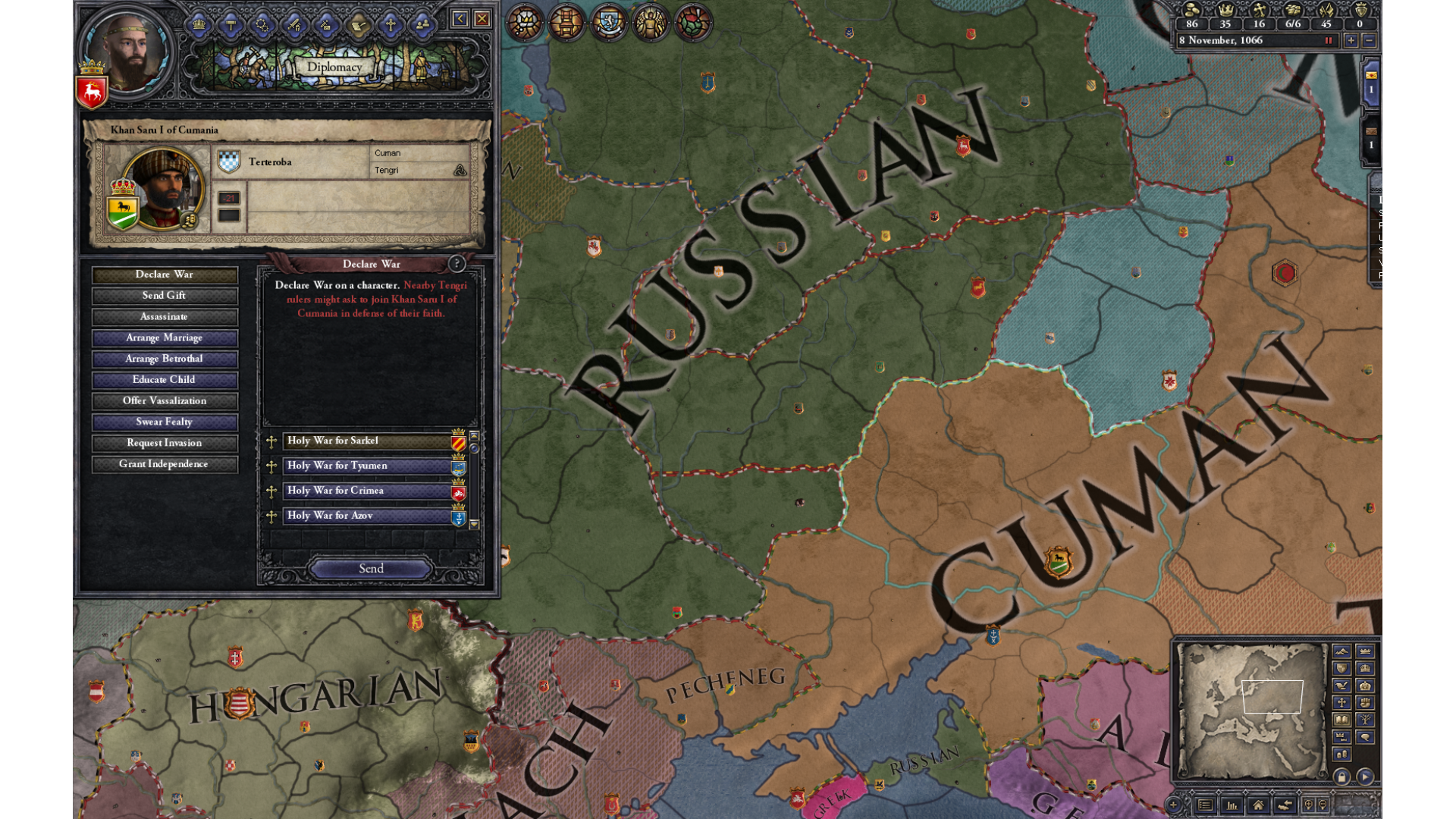This screenshot has width=1456, height=819.
Task: Toggle pause next to the date
Action: click(x=1328, y=41)
